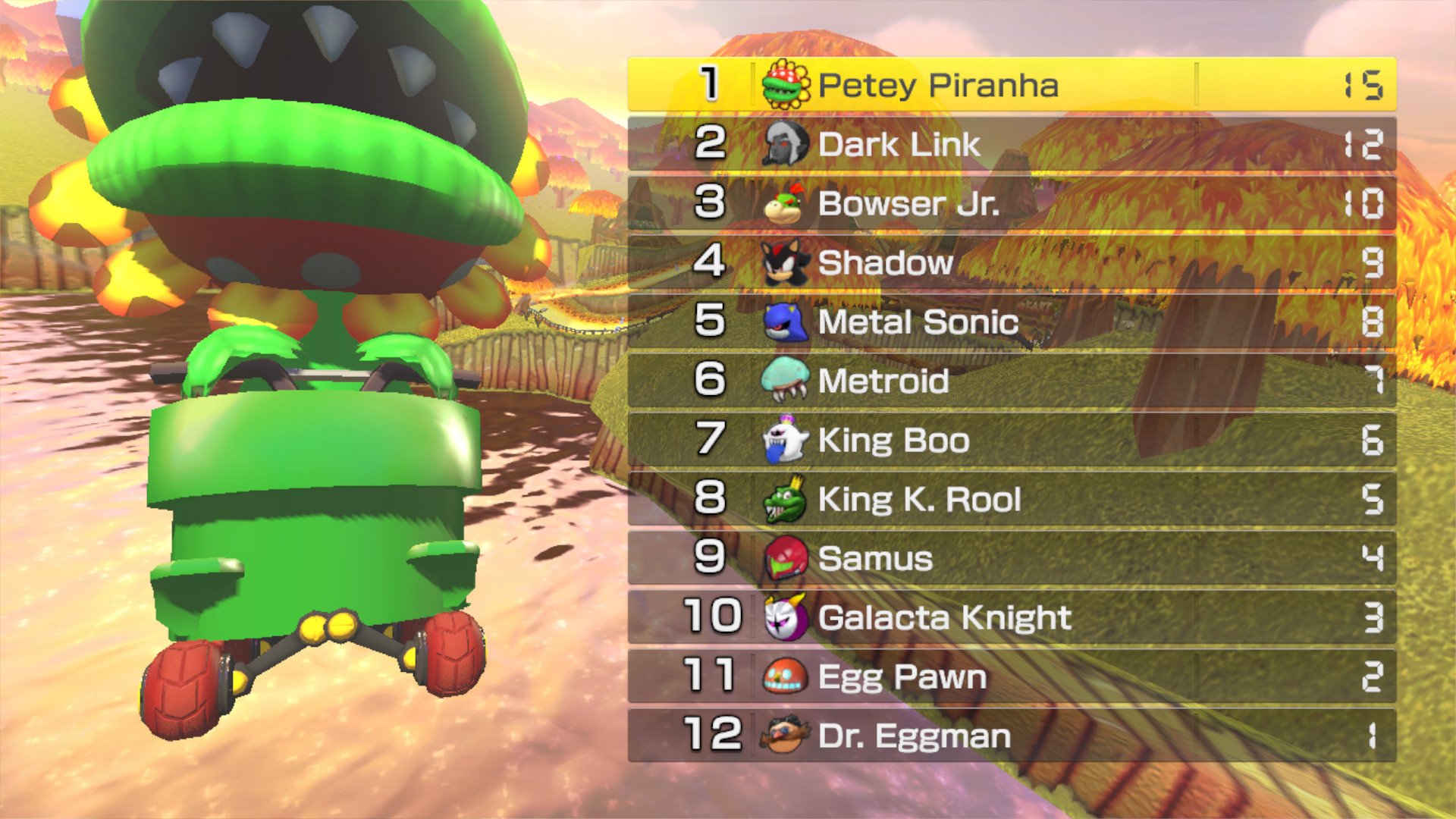Click Petey Piranha's score of 15
1456x819 pixels.
[1365, 86]
